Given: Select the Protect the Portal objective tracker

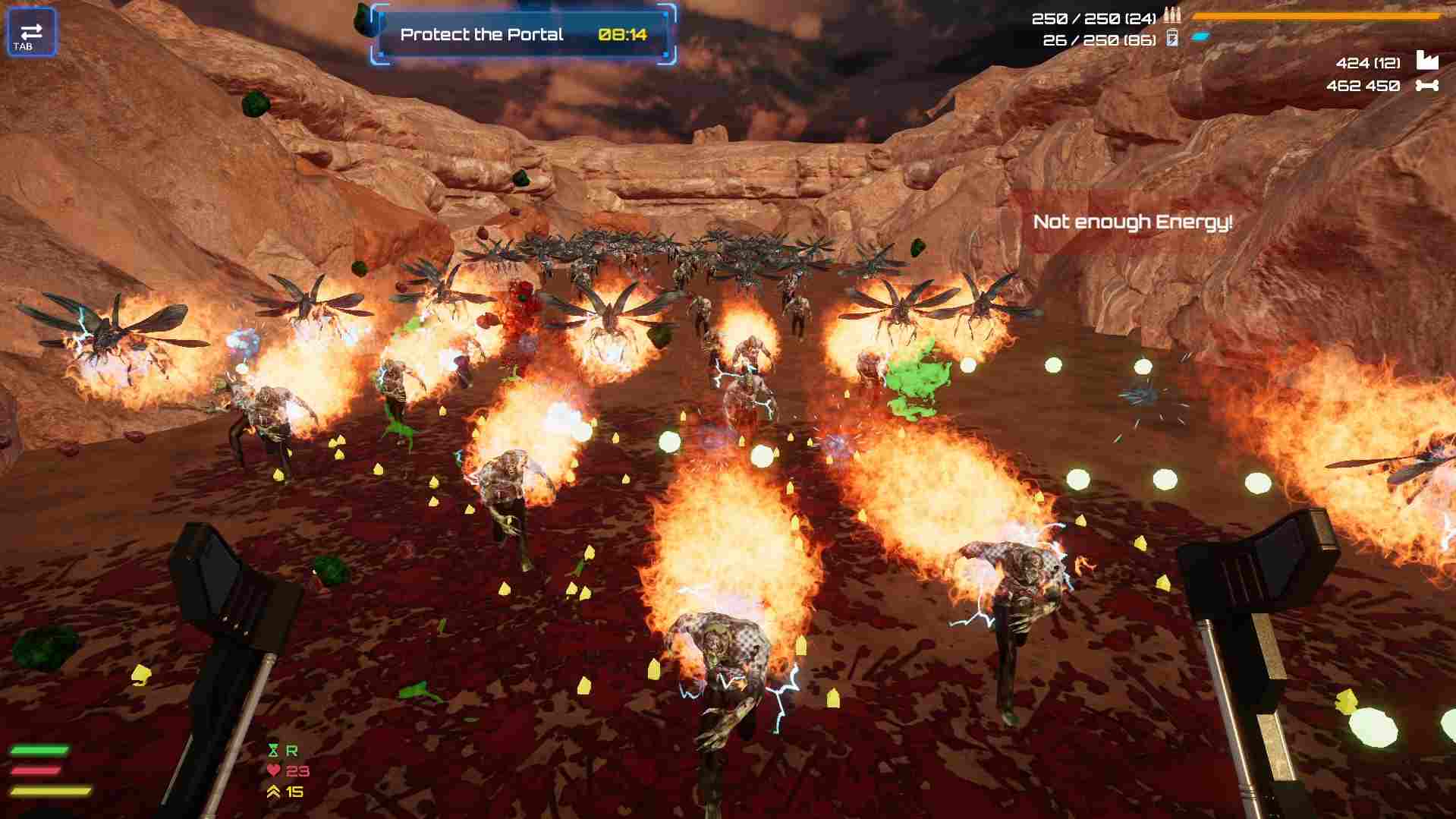Looking at the screenshot, I should 523,34.
